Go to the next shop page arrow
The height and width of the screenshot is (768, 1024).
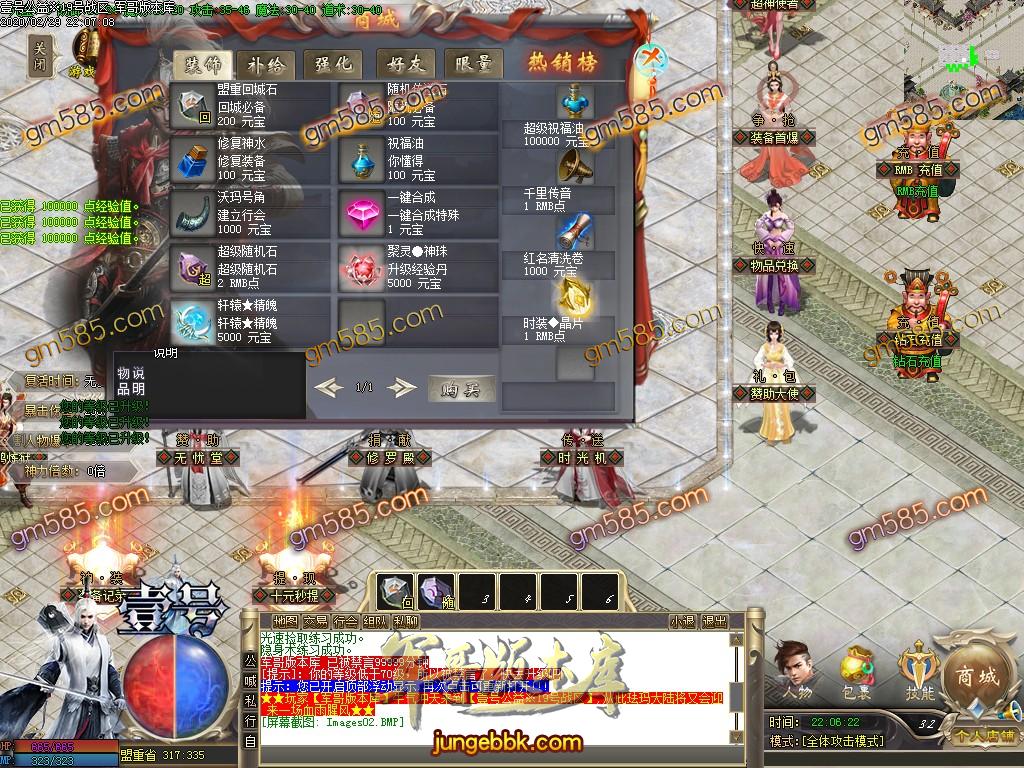click(401, 387)
